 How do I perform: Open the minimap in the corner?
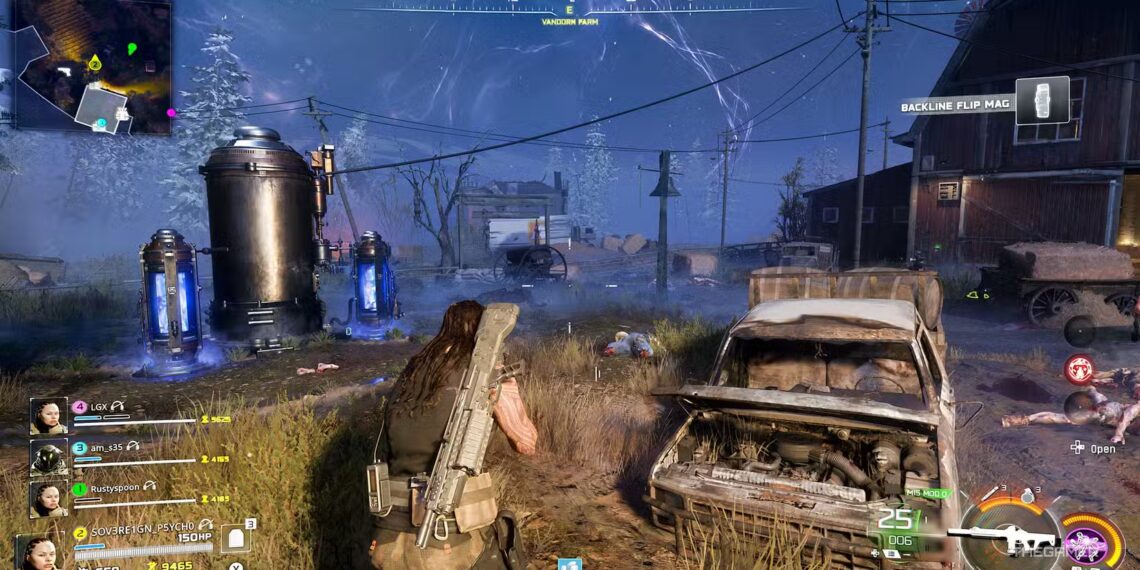click(x=92, y=65)
